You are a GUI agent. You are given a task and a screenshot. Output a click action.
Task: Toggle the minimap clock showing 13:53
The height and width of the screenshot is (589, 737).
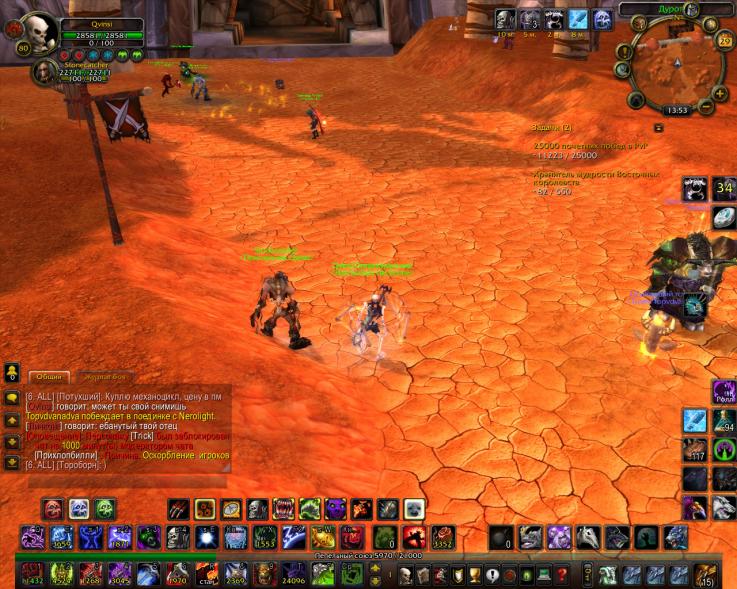(677, 111)
